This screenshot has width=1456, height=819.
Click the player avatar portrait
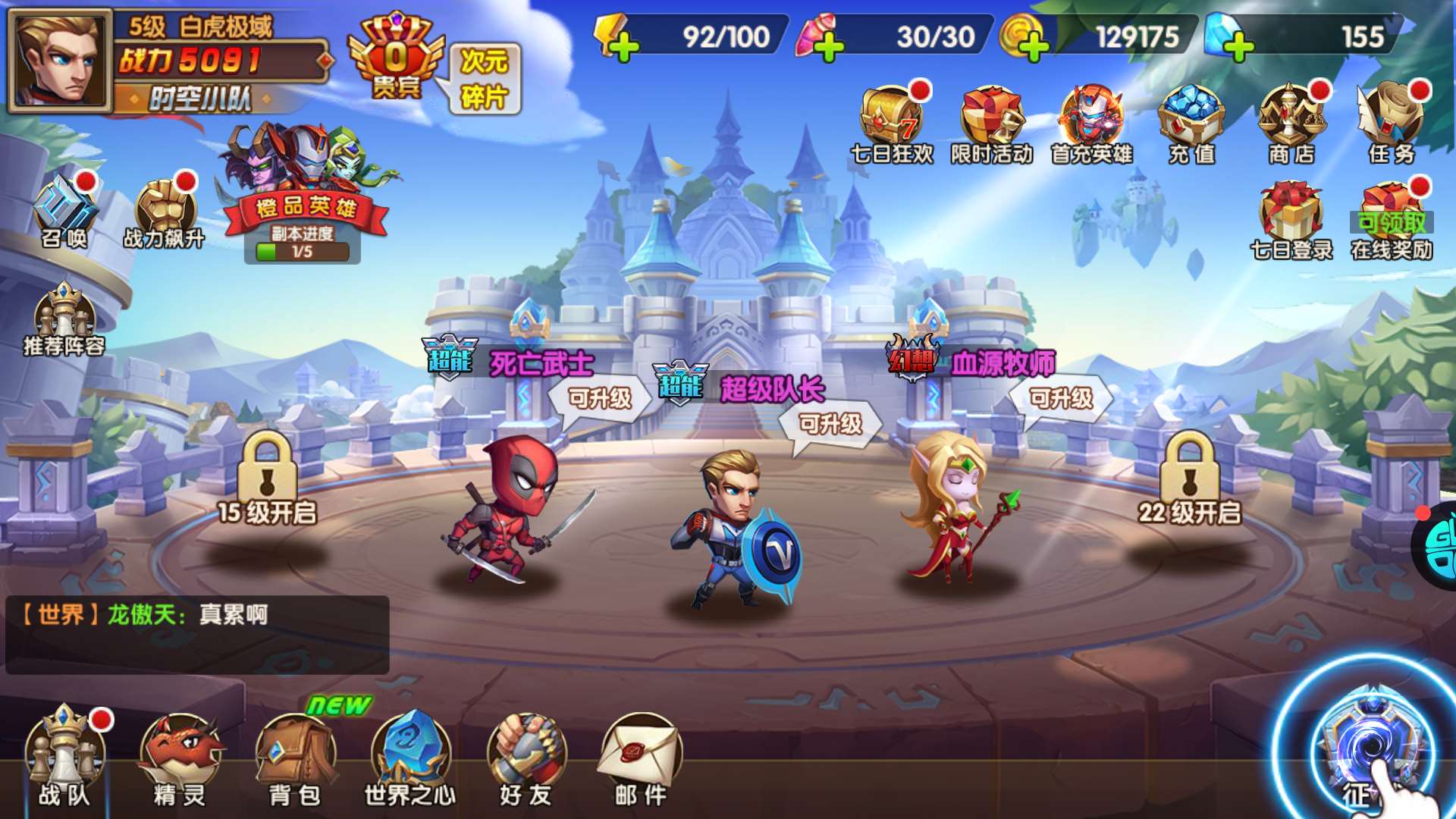point(61,60)
